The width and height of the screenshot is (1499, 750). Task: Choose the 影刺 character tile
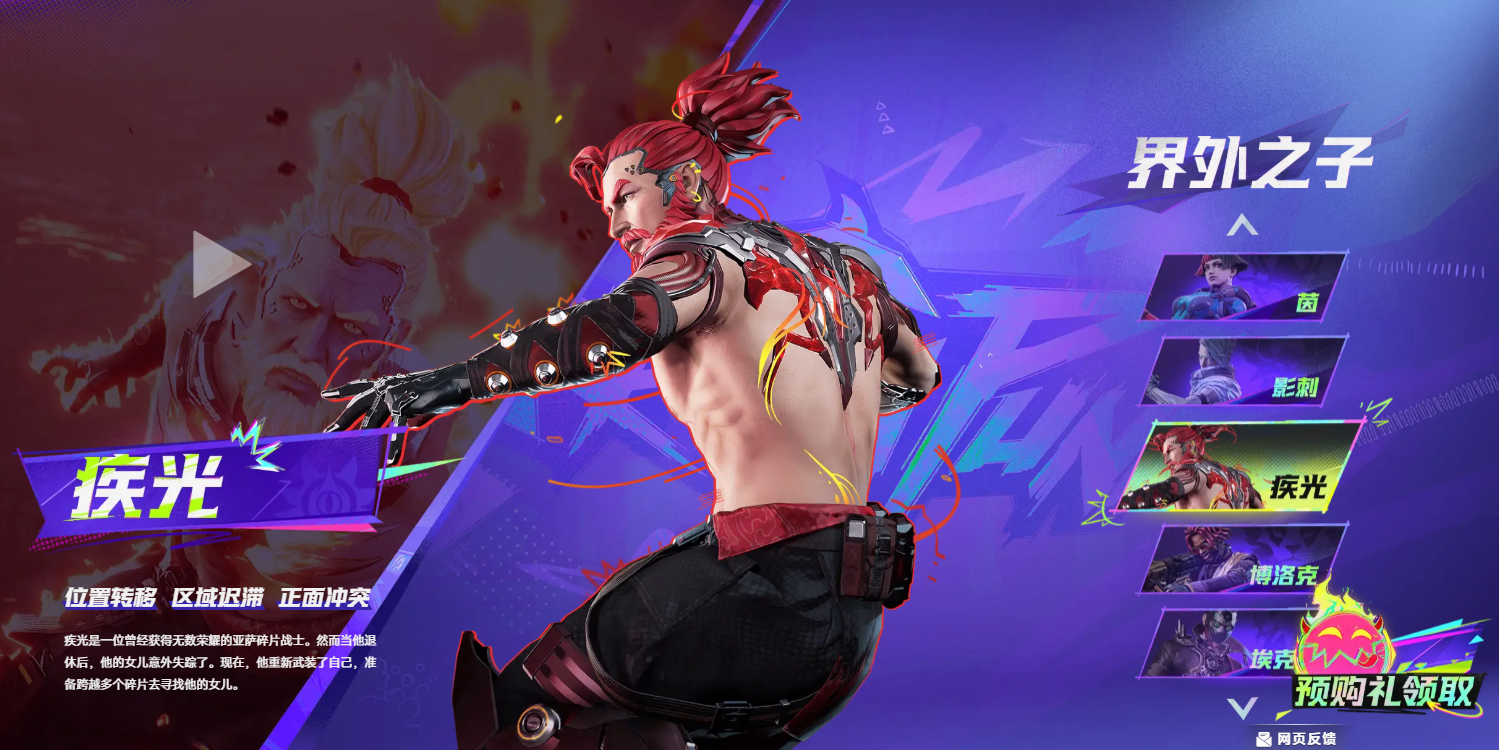pos(1244,372)
